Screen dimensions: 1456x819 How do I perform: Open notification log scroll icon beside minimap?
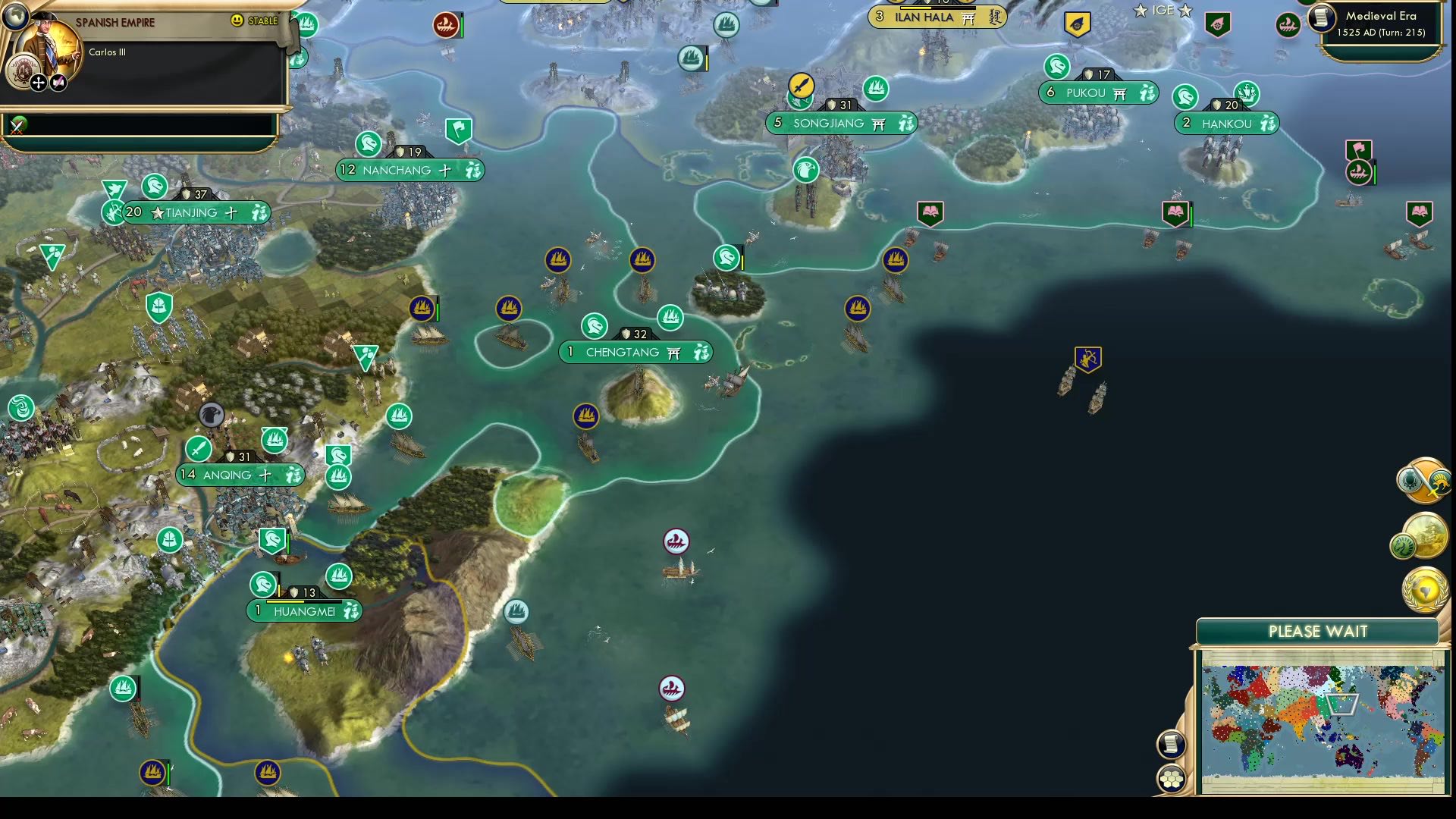click(1171, 744)
